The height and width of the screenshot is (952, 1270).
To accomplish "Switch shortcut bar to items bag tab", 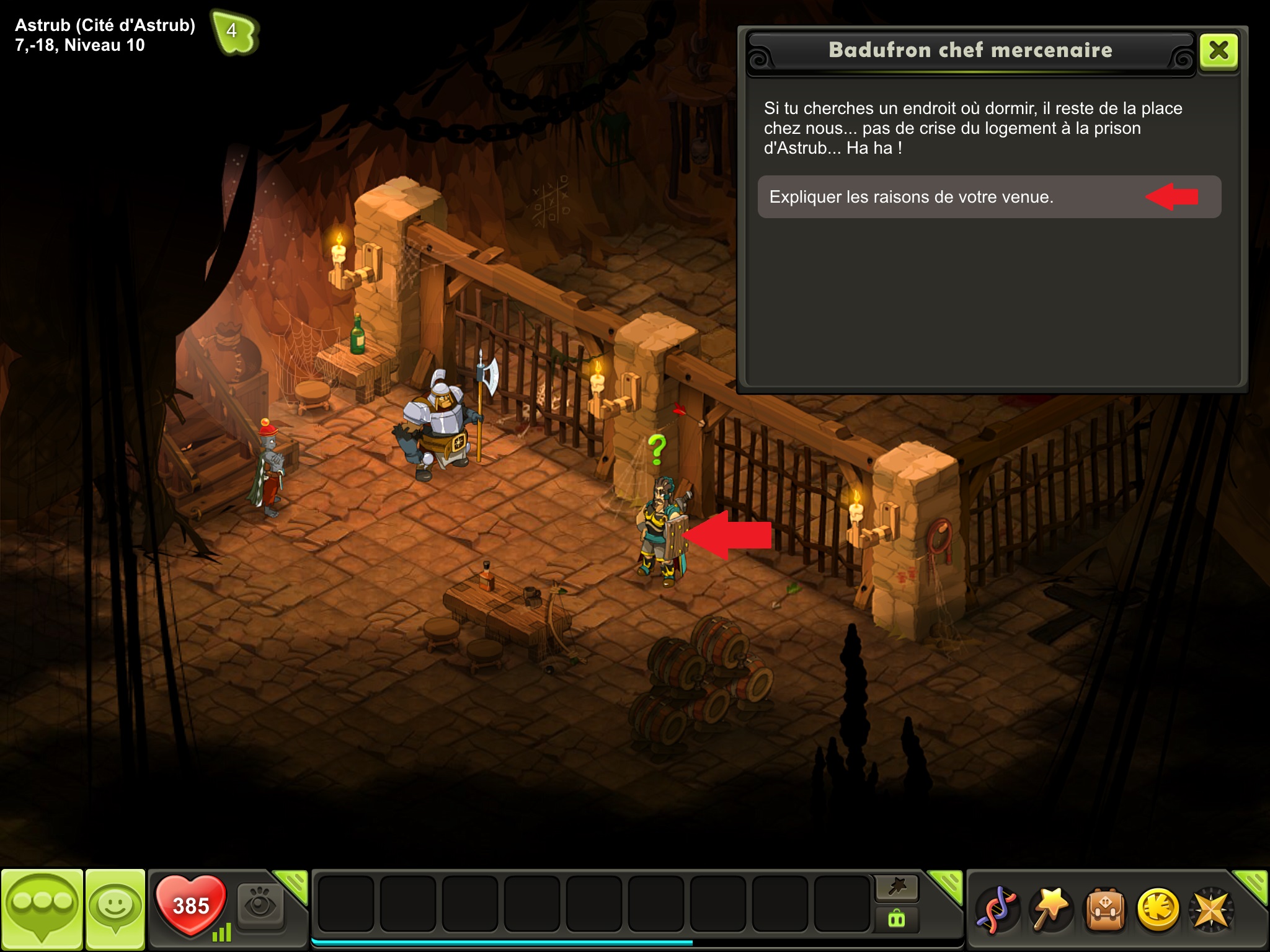I will (x=897, y=919).
